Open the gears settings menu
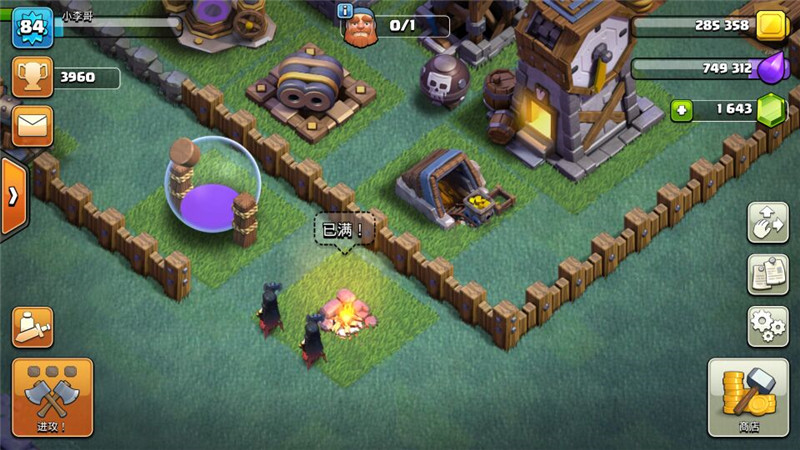 point(768,326)
